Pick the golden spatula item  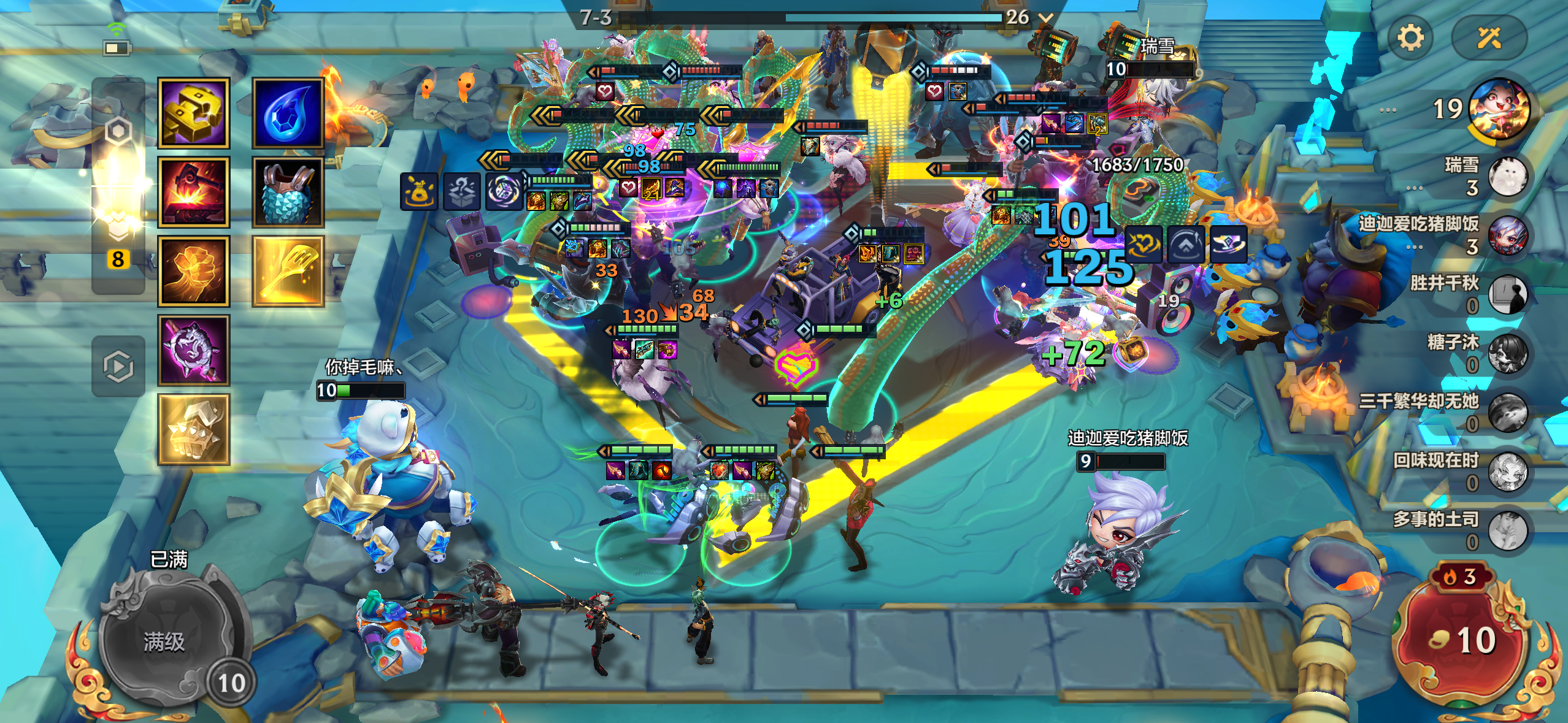point(288,270)
